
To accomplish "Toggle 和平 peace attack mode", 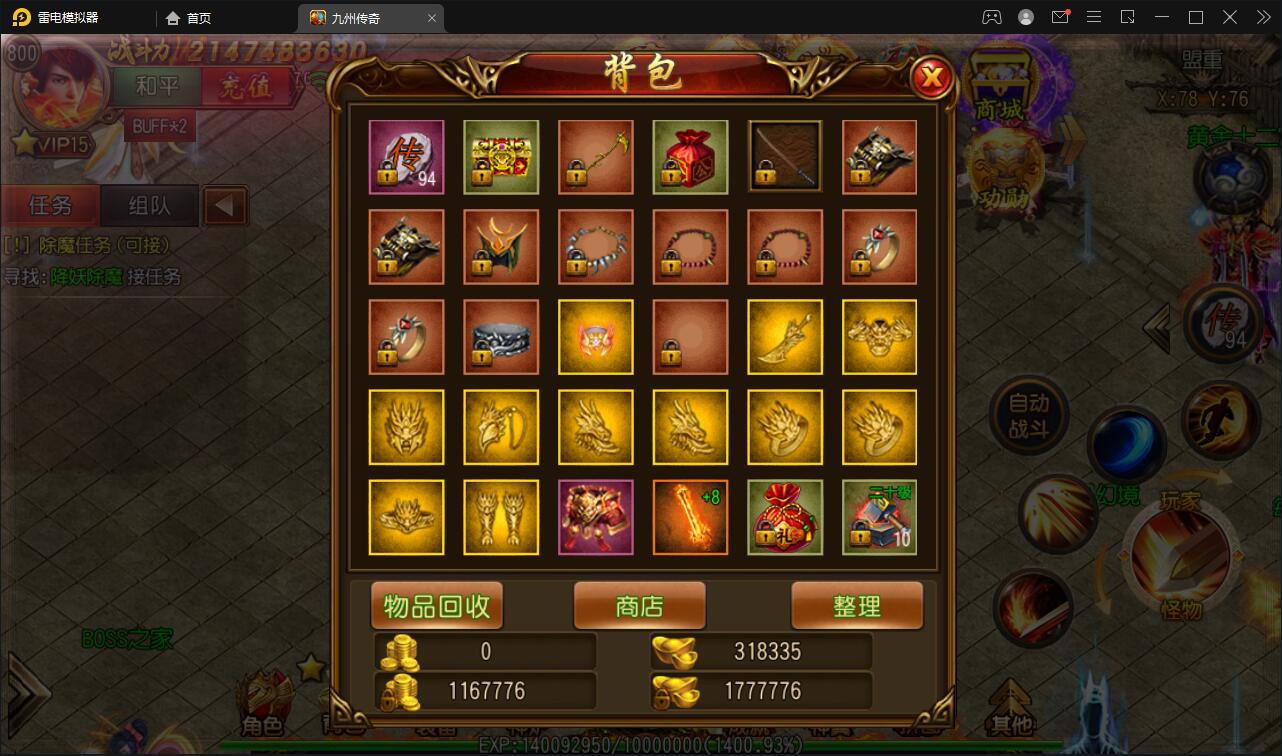I will (156, 87).
